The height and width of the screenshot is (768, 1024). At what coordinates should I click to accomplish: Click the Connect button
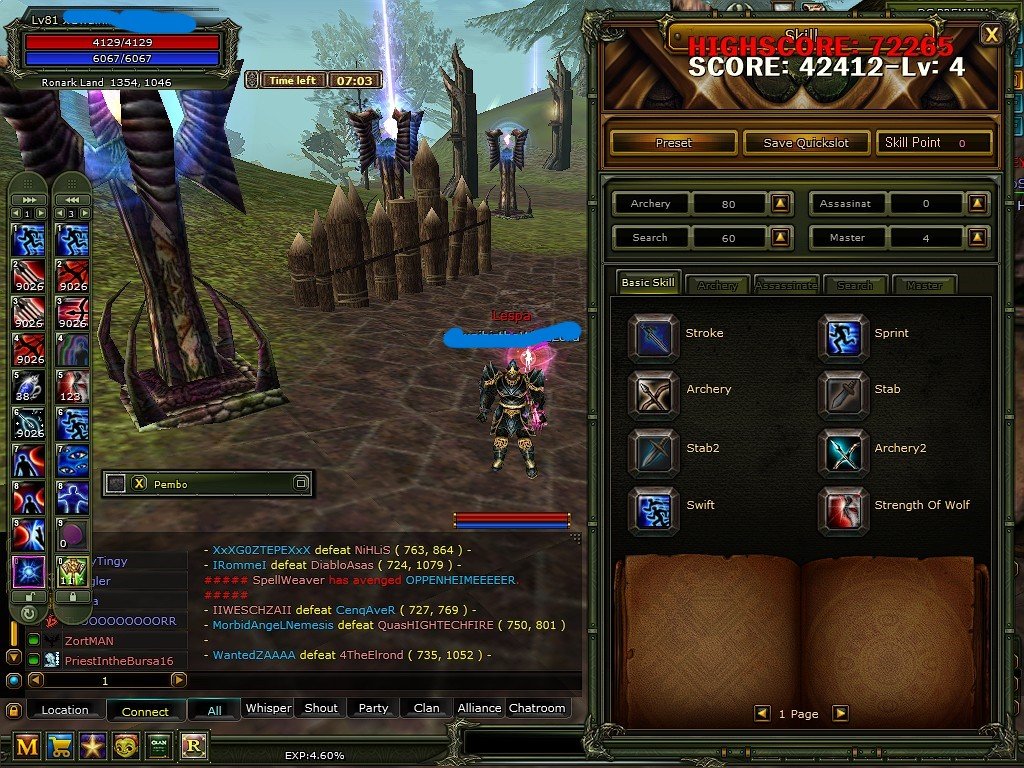pos(145,711)
